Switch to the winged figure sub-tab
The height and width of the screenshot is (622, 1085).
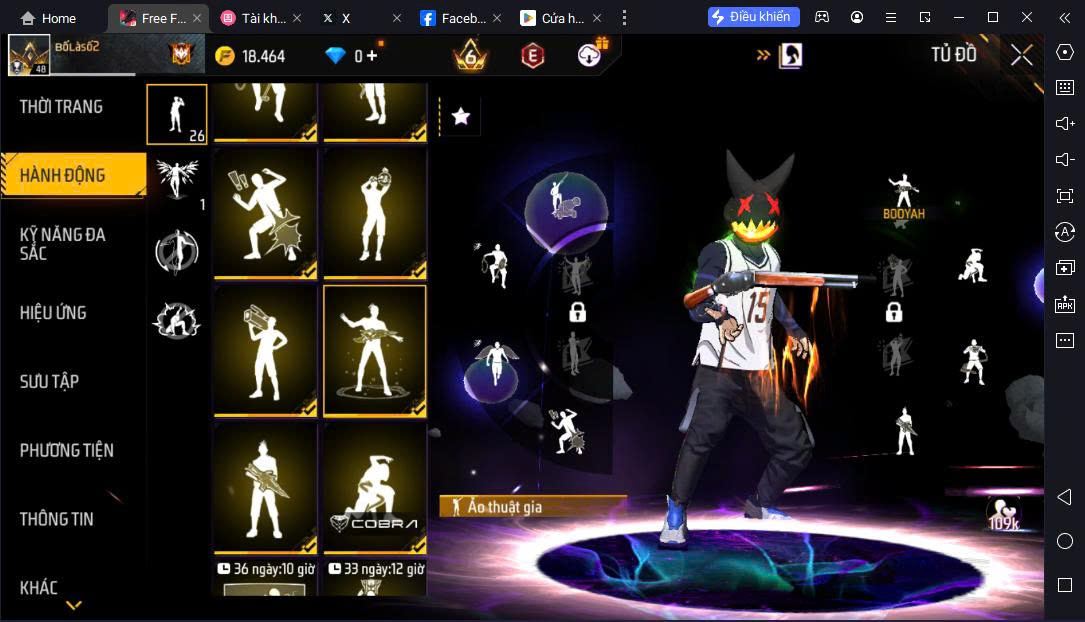[177, 179]
